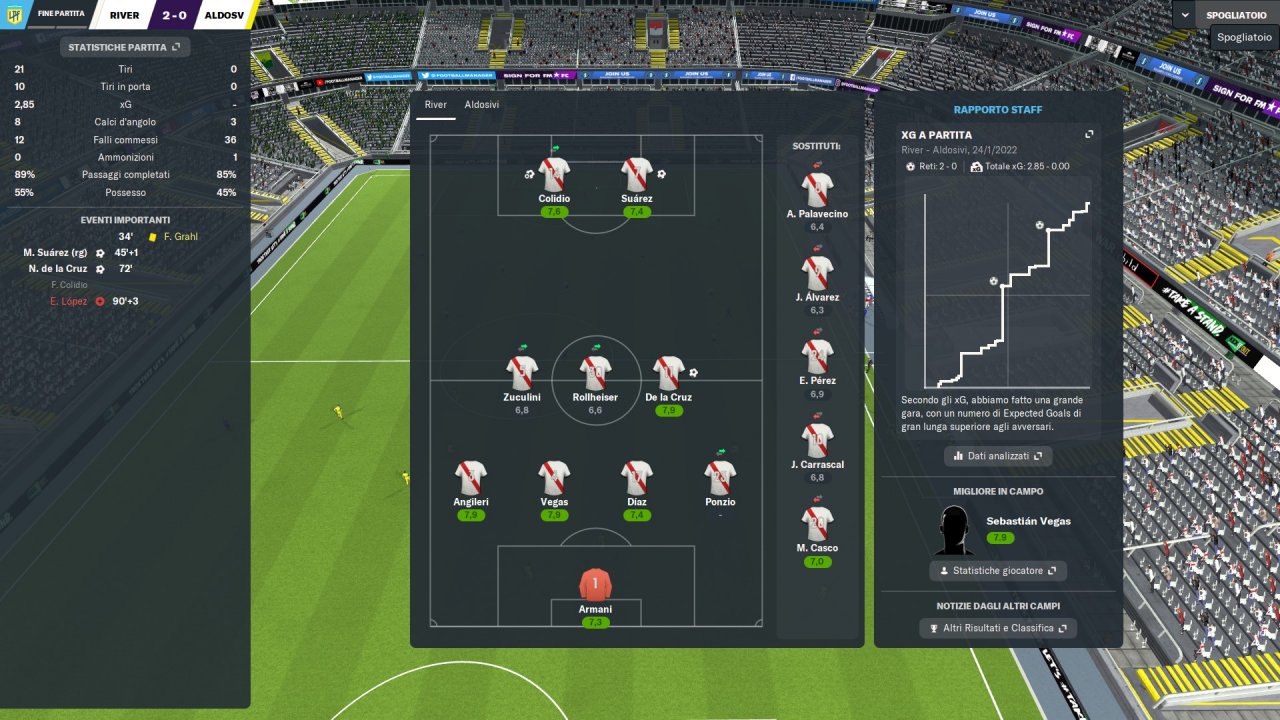The image size is (1280, 720).
Task: Choose substitute M. Casco
Action: (x=817, y=525)
